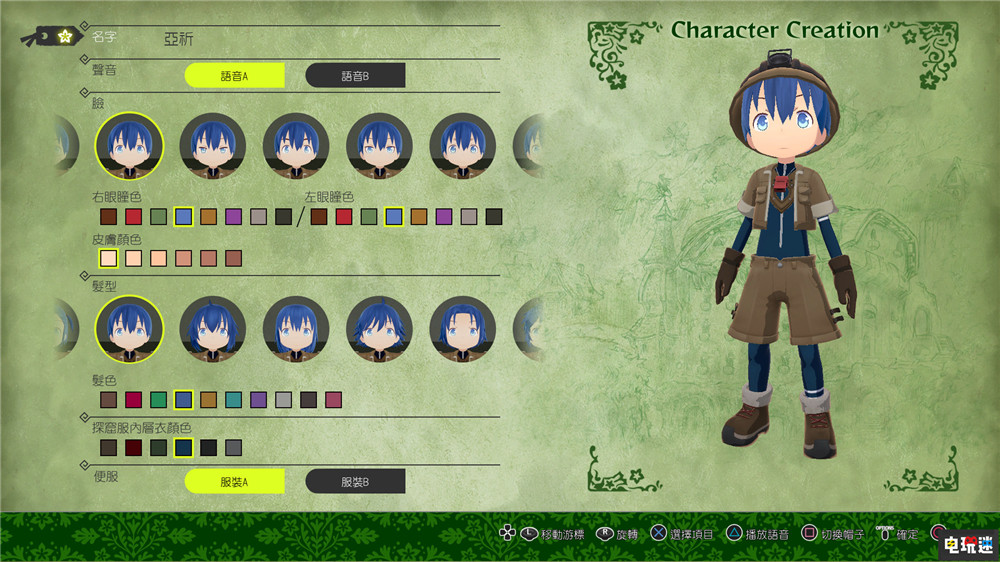This screenshot has width=1000, height=562.
Task: Select the 語音A voice option
Action: (235, 75)
